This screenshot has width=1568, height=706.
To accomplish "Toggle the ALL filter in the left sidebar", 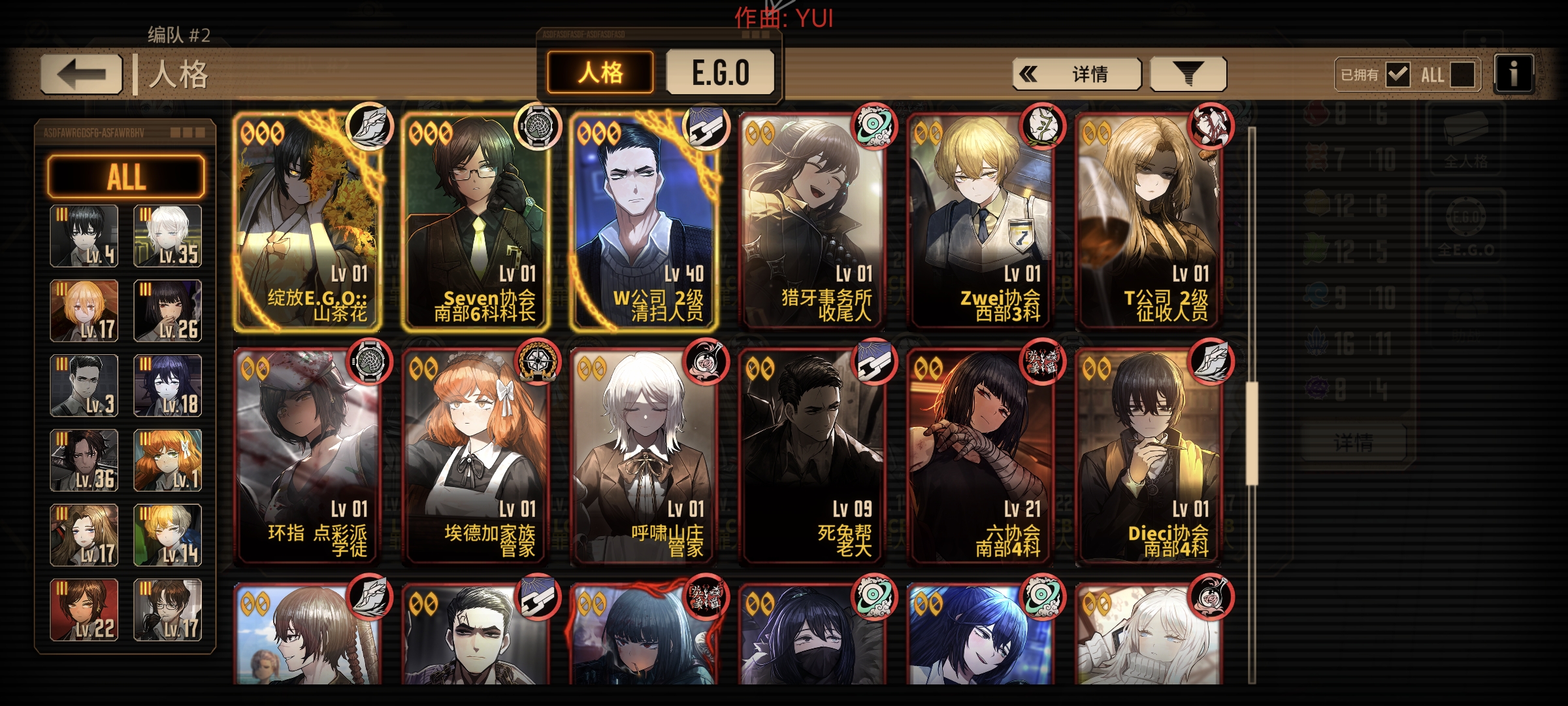I will 126,176.
